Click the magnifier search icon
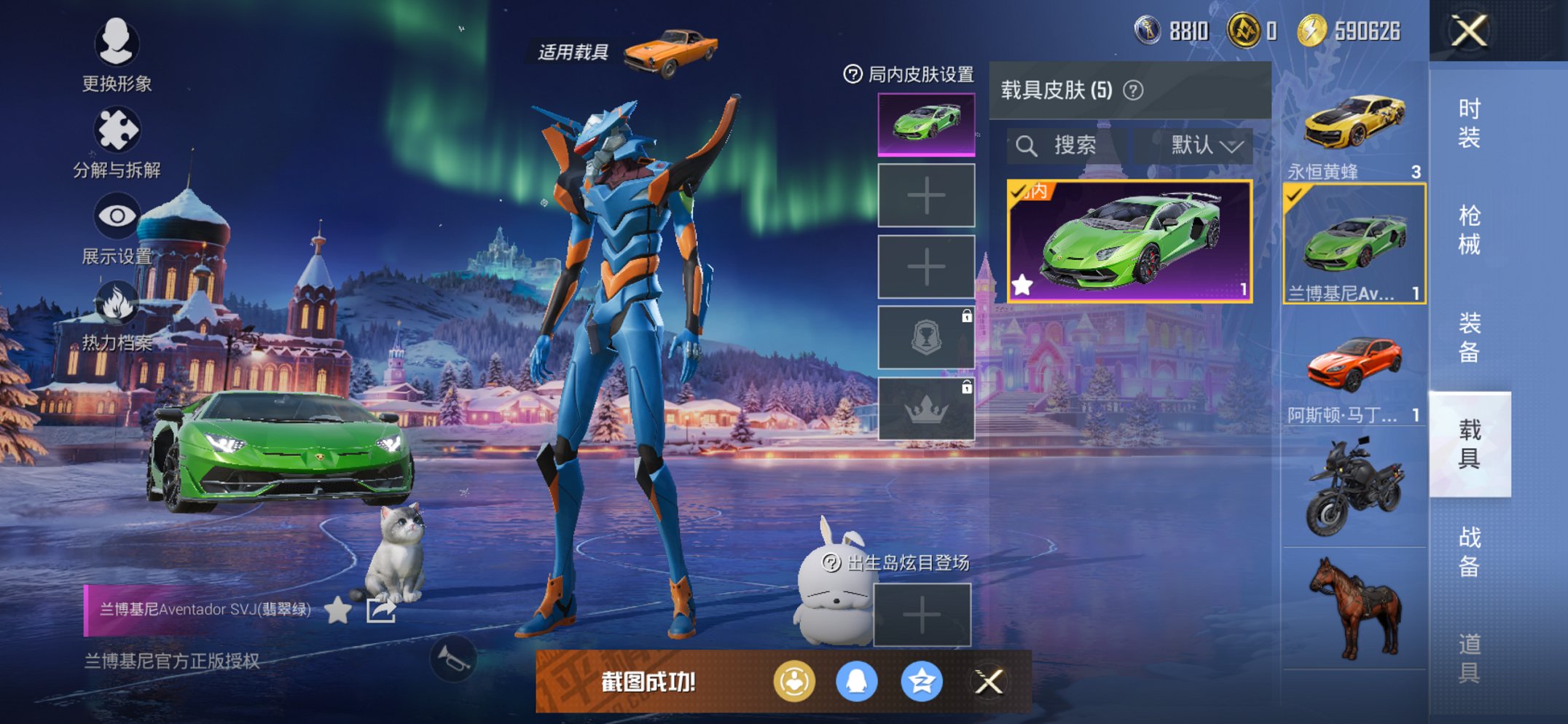The height and width of the screenshot is (724, 1568). click(1028, 144)
